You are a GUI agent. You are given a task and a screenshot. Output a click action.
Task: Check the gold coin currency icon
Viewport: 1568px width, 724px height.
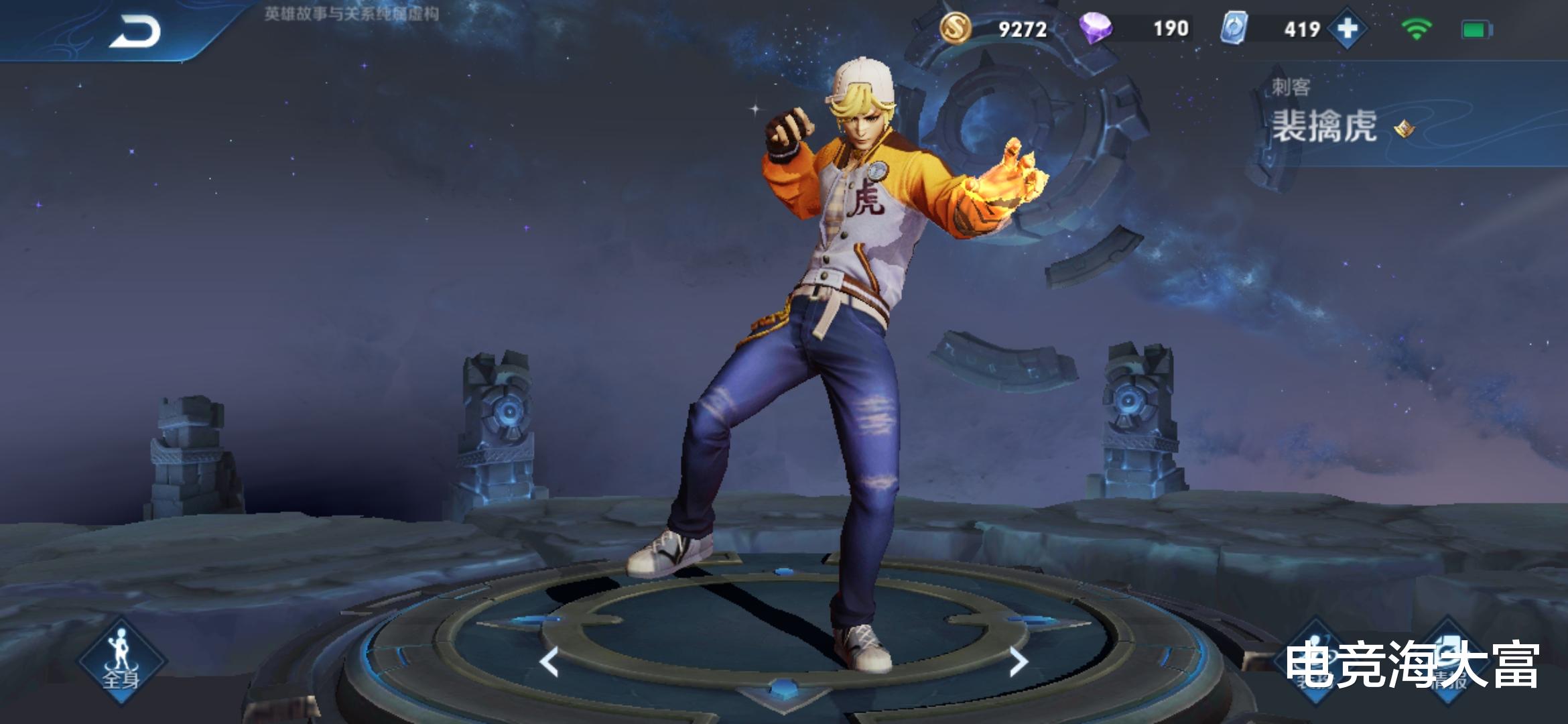click(x=955, y=29)
